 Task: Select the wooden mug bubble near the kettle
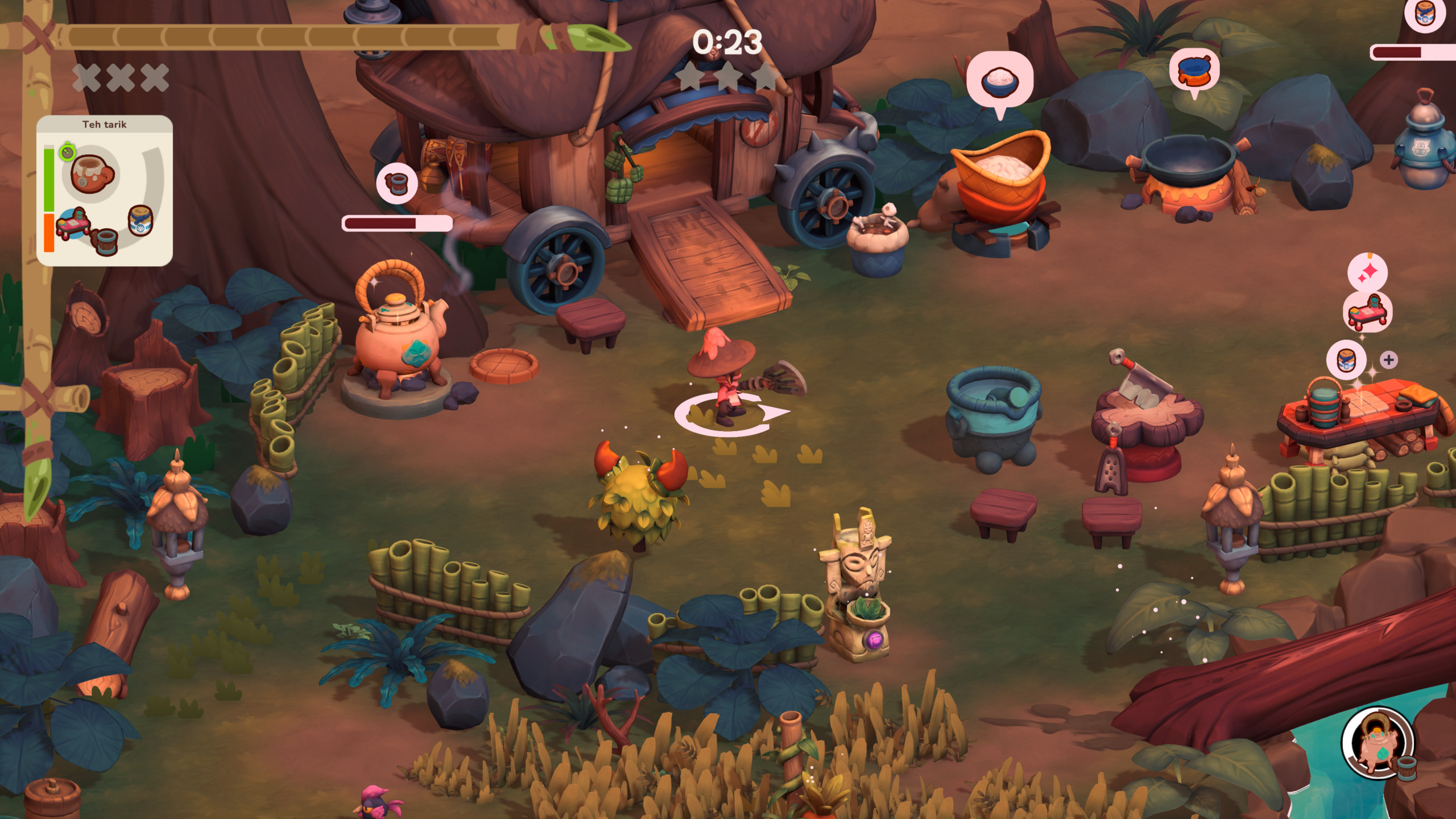click(396, 183)
